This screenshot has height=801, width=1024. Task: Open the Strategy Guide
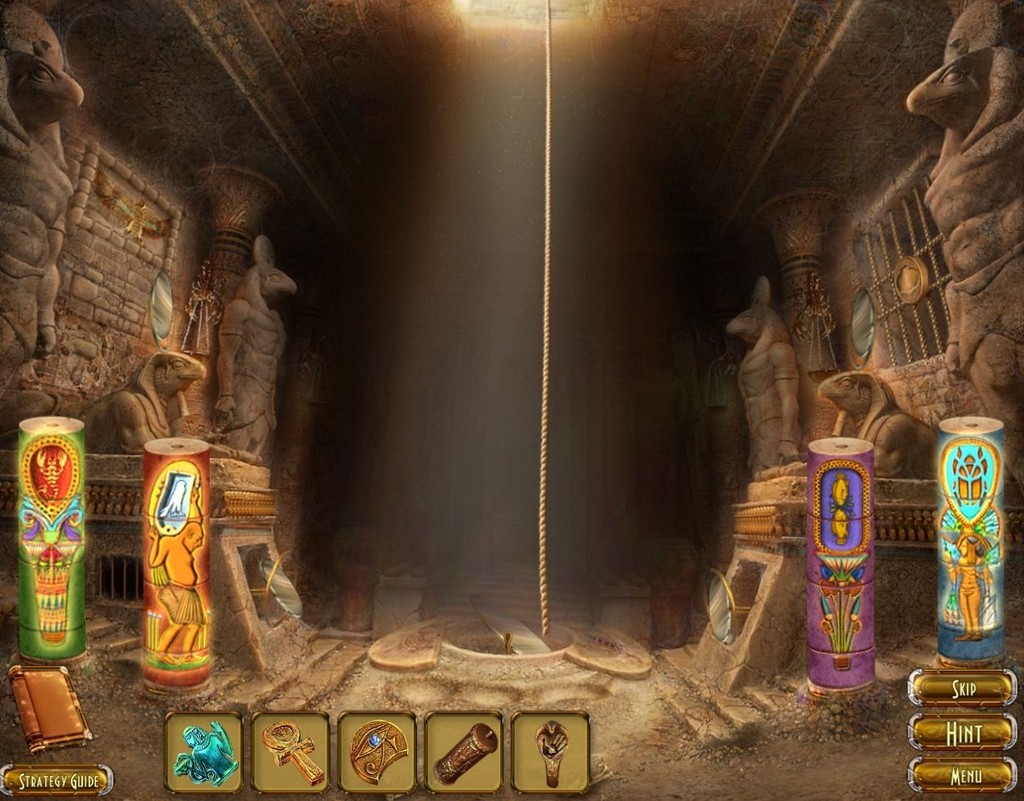tap(56, 780)
